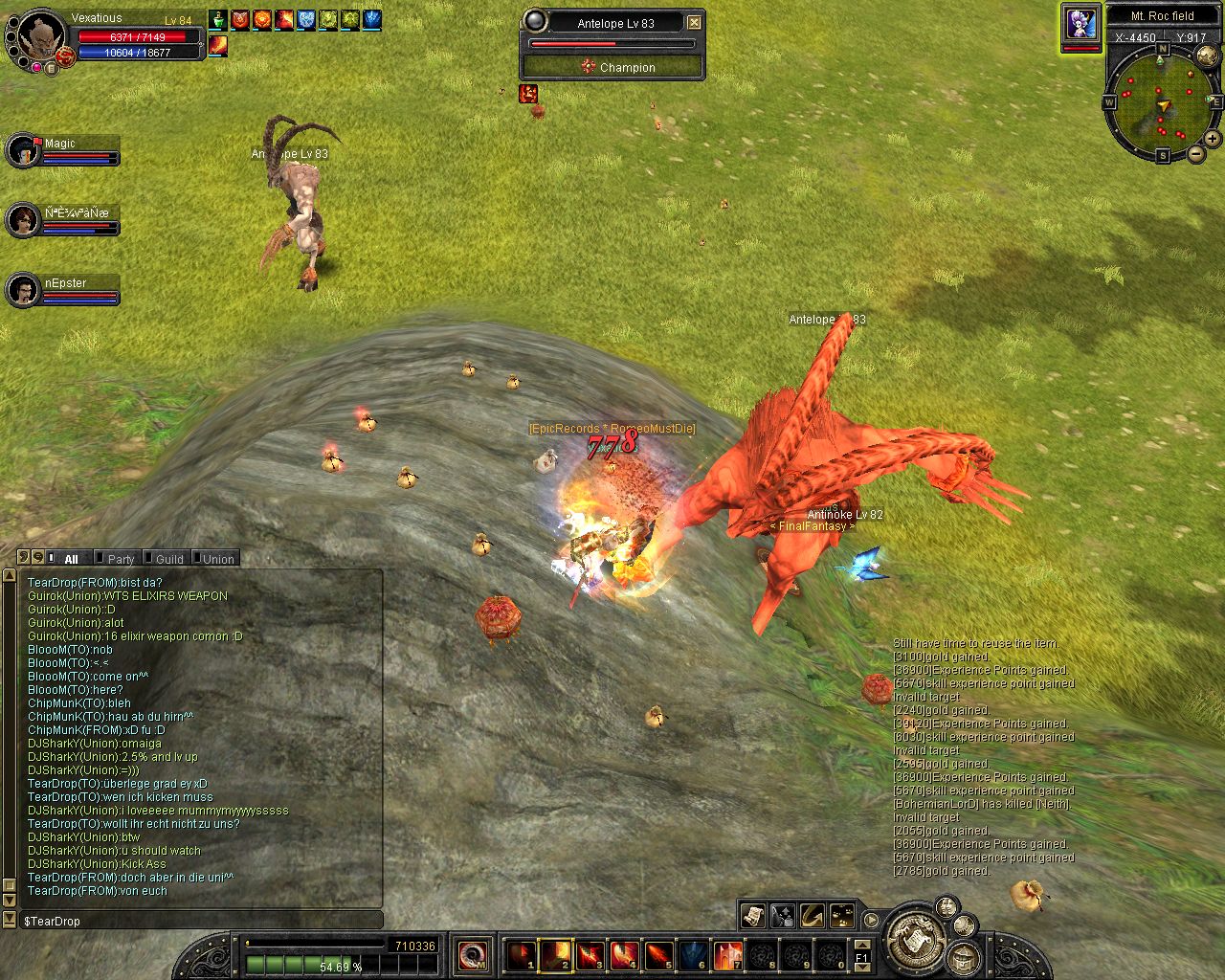Close the Antelope target window
Image resolution: width=1225 pixels, height=980 pixels.
point(695,22)
